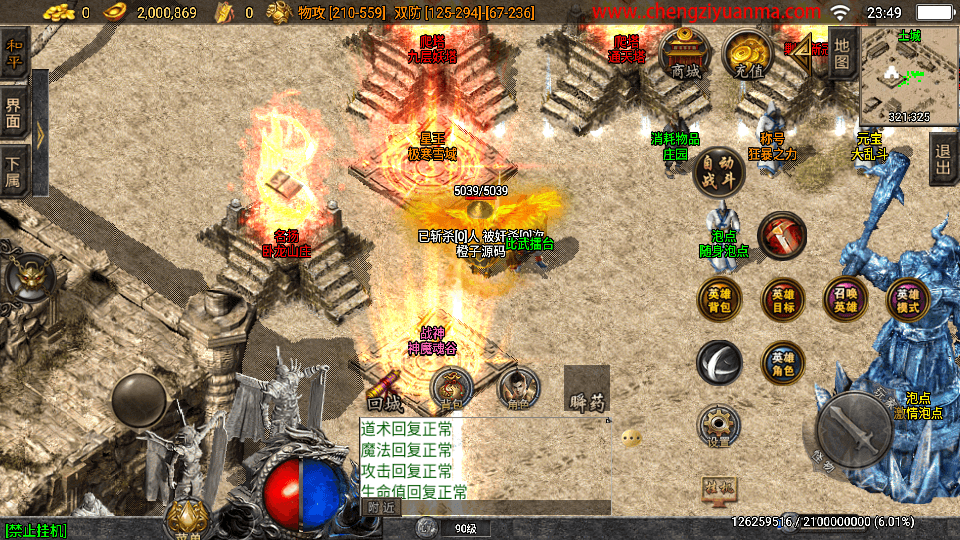The width and height of the screenshot is (960, 540).
Task: Open the 英雄角色 hero character sheet
Action: pos(782,363)
